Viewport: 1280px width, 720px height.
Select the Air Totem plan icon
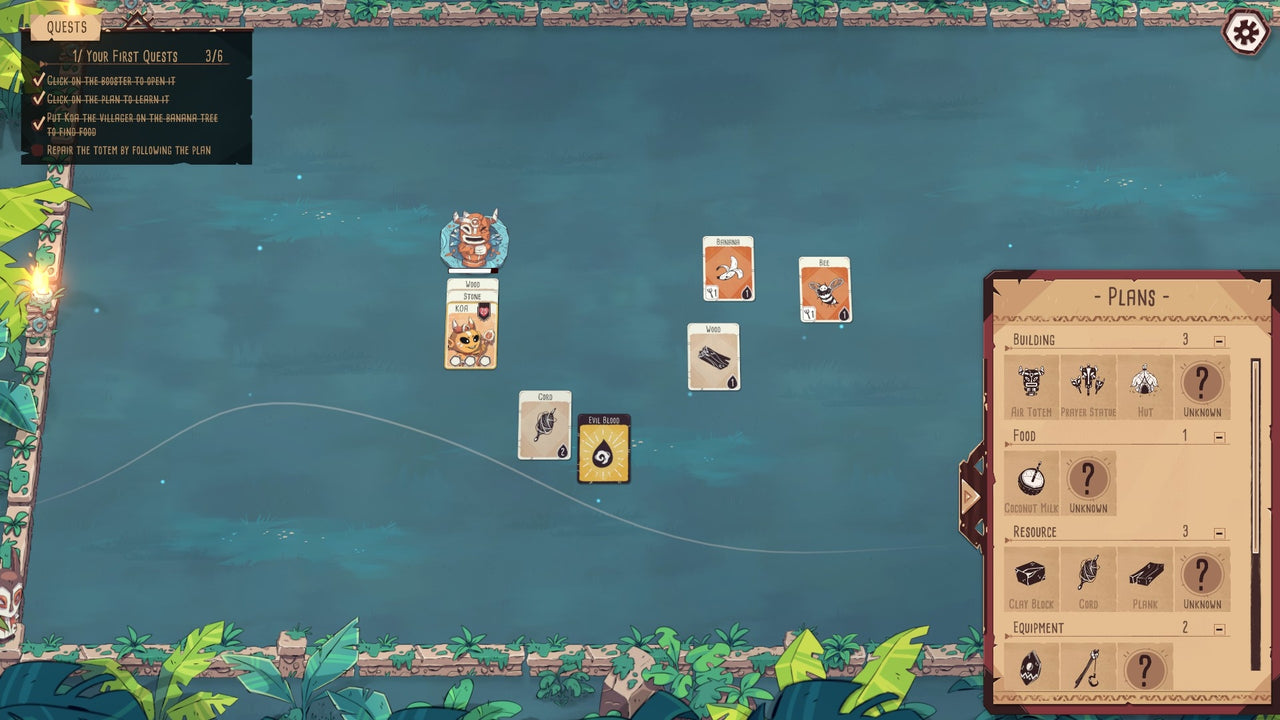pyautogui.click(x=1031, y=383)
